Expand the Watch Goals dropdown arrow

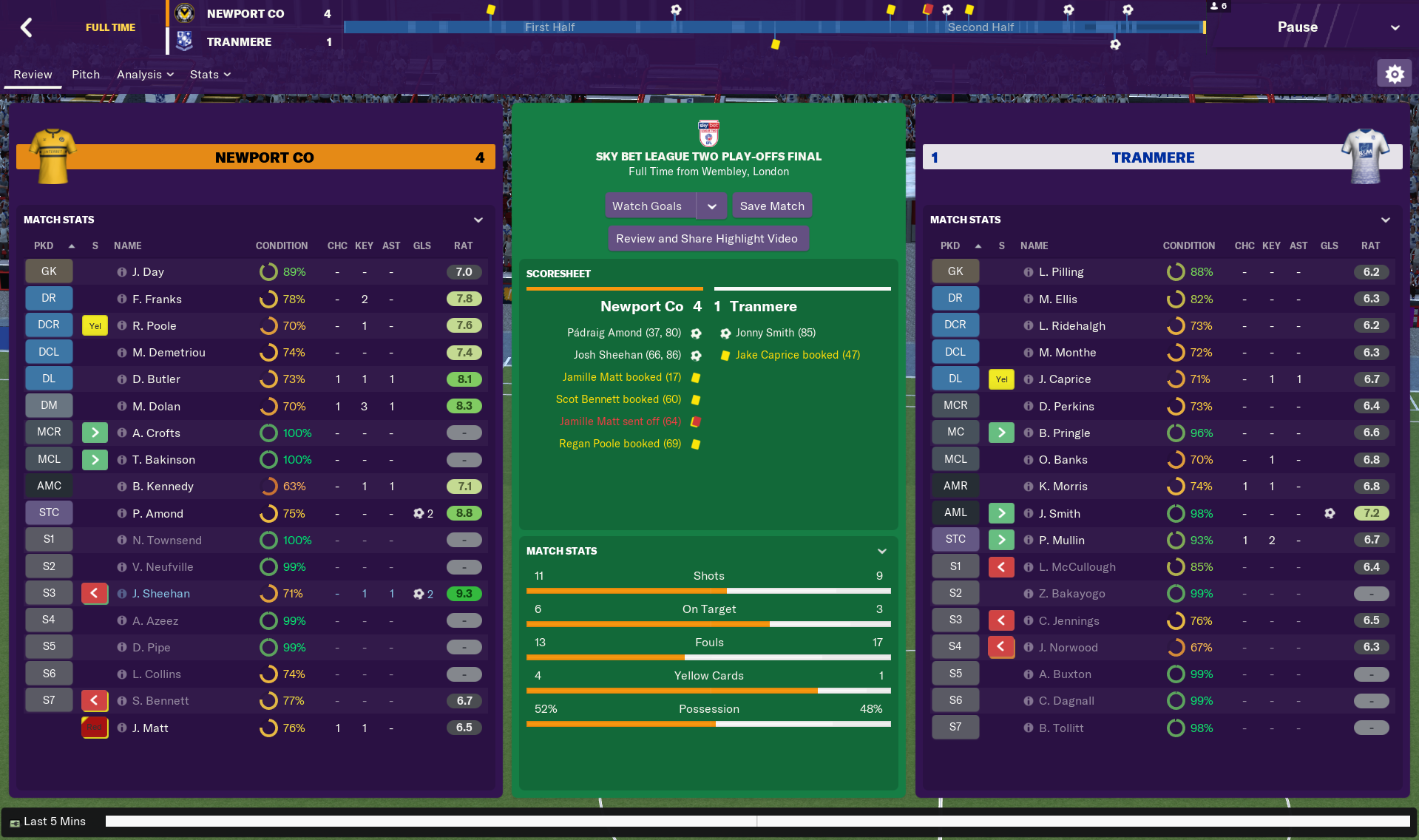tap(711, 206)
